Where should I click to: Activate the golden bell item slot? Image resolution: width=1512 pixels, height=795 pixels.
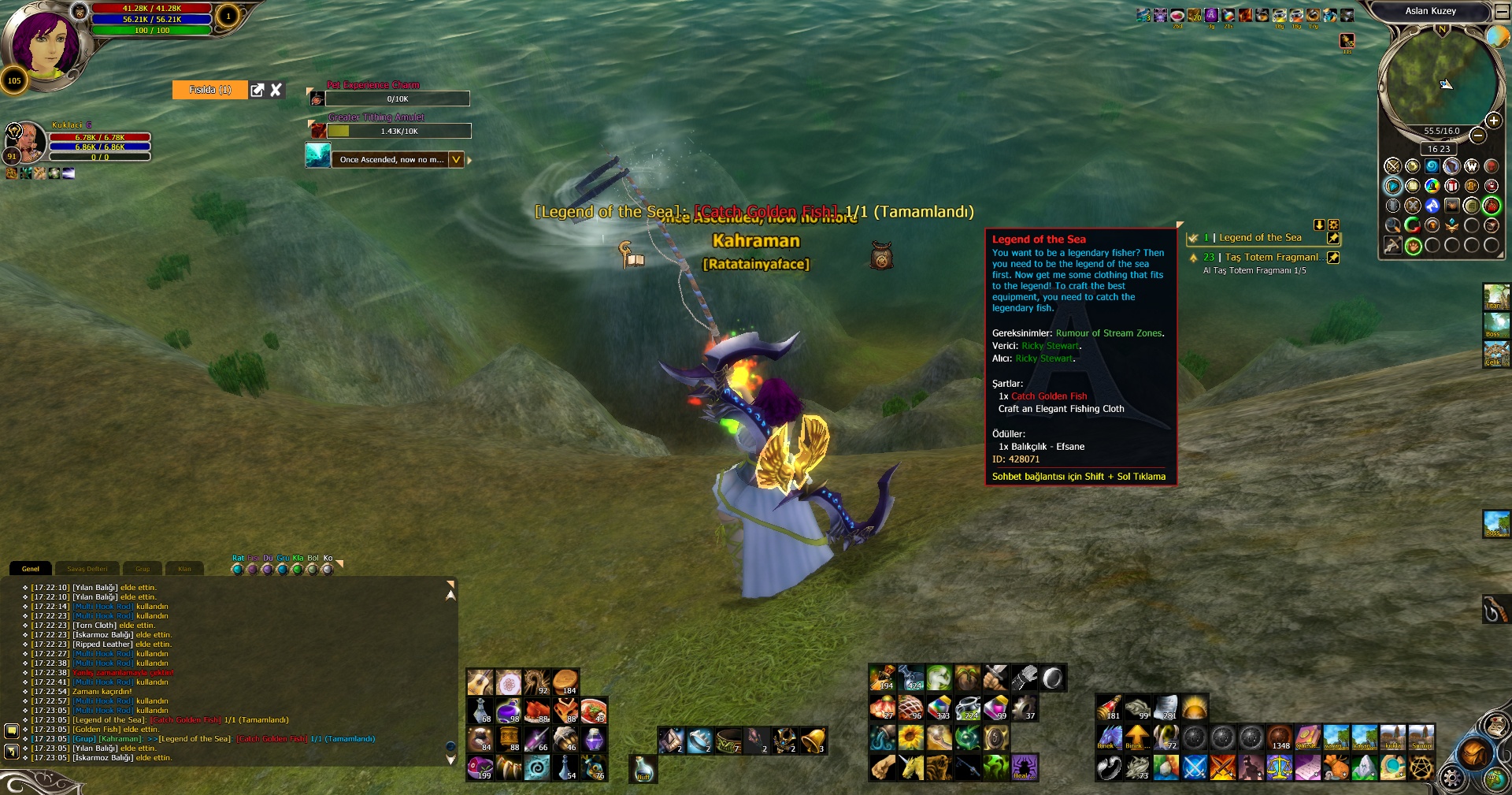pos(812,740)
